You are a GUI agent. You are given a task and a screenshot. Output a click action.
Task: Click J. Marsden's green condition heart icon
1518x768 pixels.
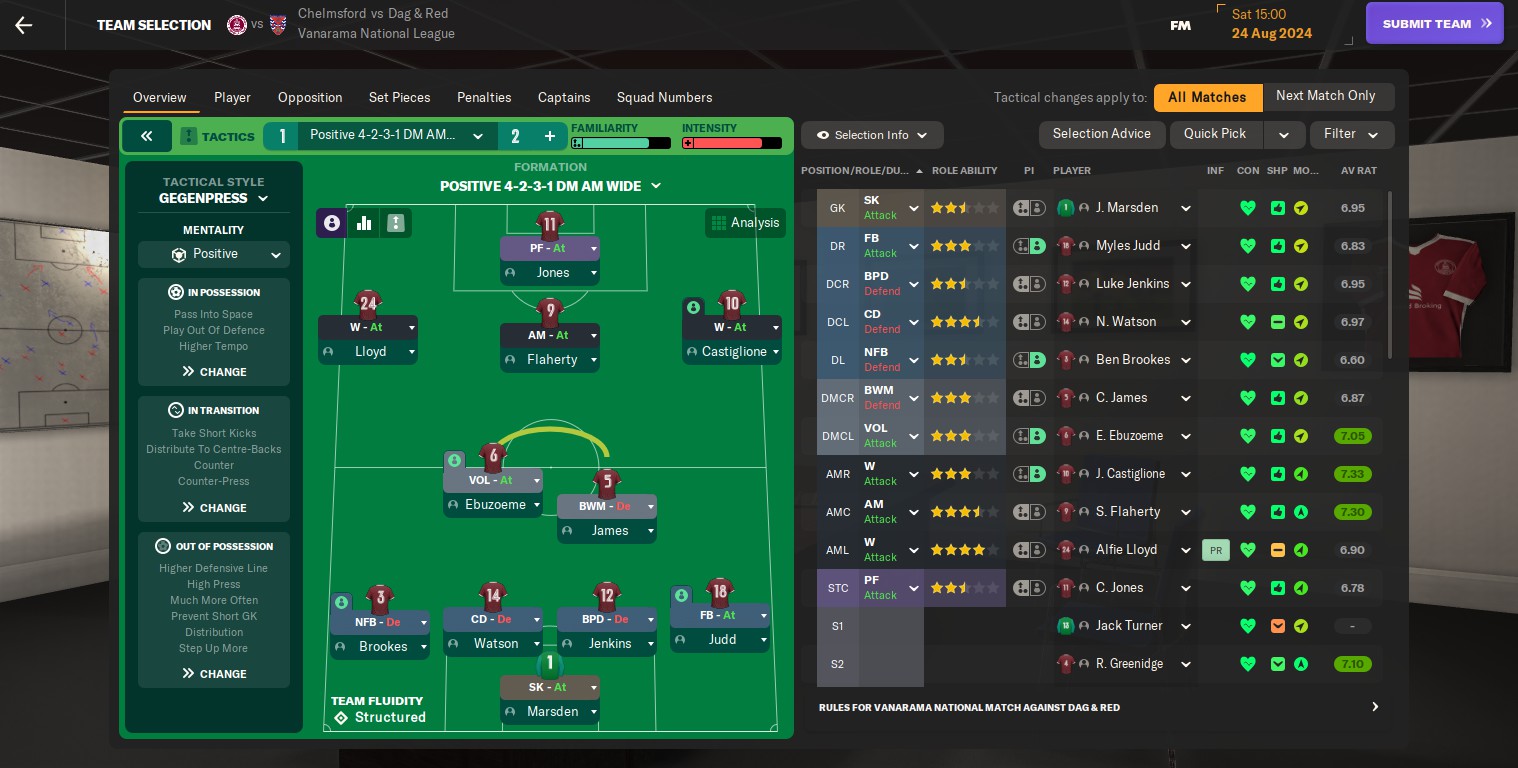1247,207
